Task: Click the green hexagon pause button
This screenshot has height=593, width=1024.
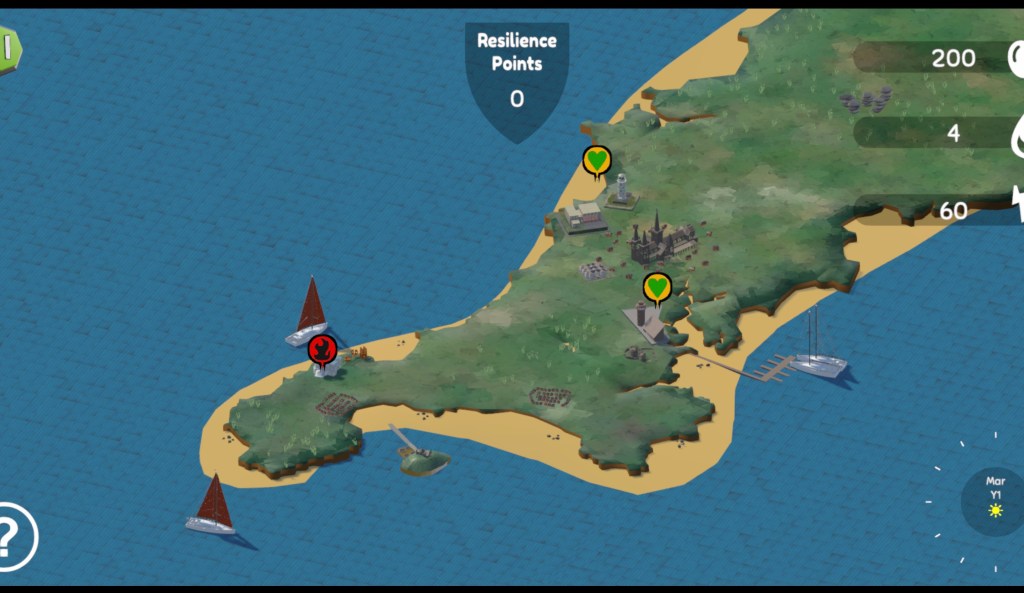Action: pyautogui.click(x=8, y=48)
